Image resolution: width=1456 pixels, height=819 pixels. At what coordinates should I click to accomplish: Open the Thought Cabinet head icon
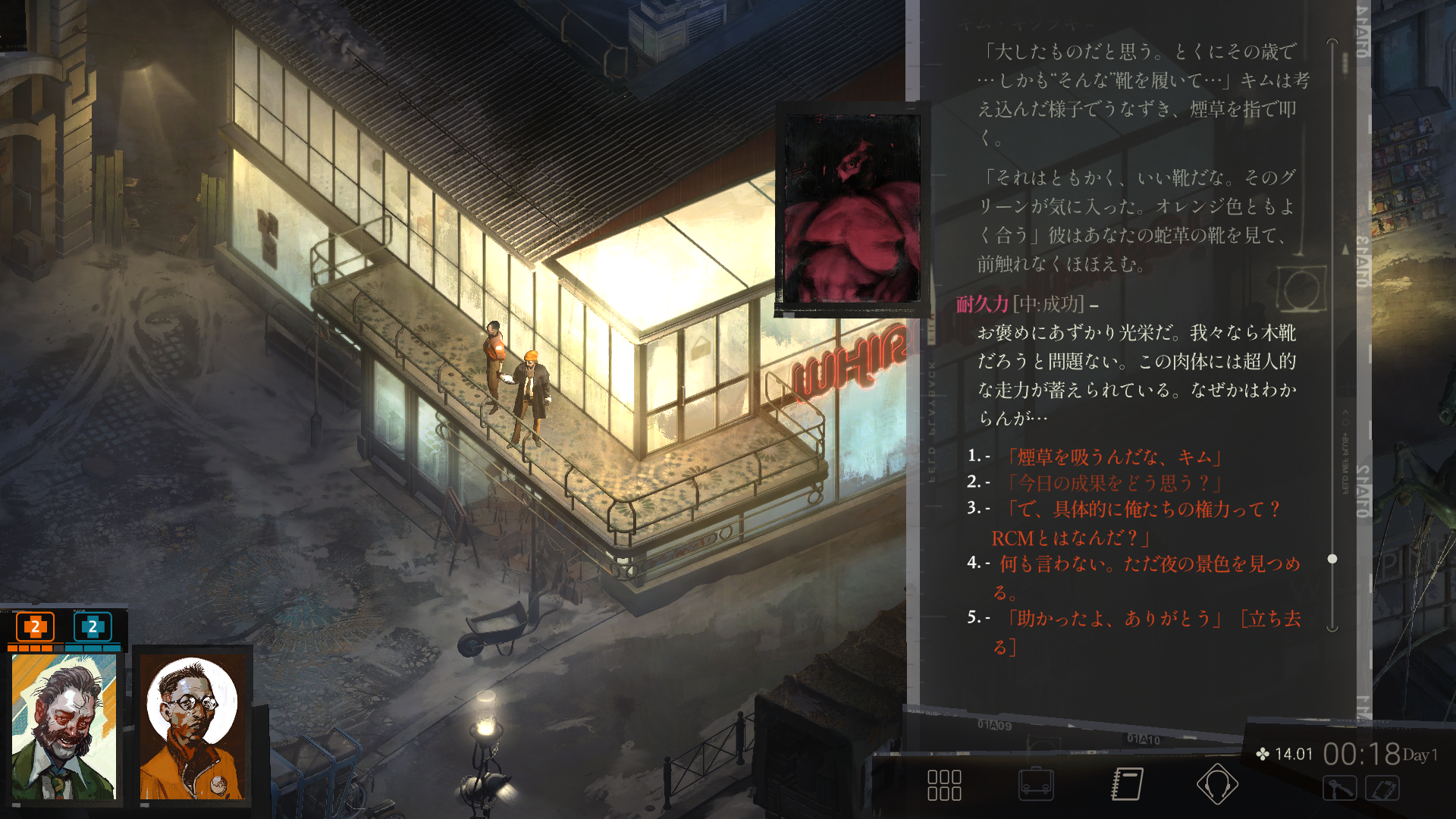1218,785
